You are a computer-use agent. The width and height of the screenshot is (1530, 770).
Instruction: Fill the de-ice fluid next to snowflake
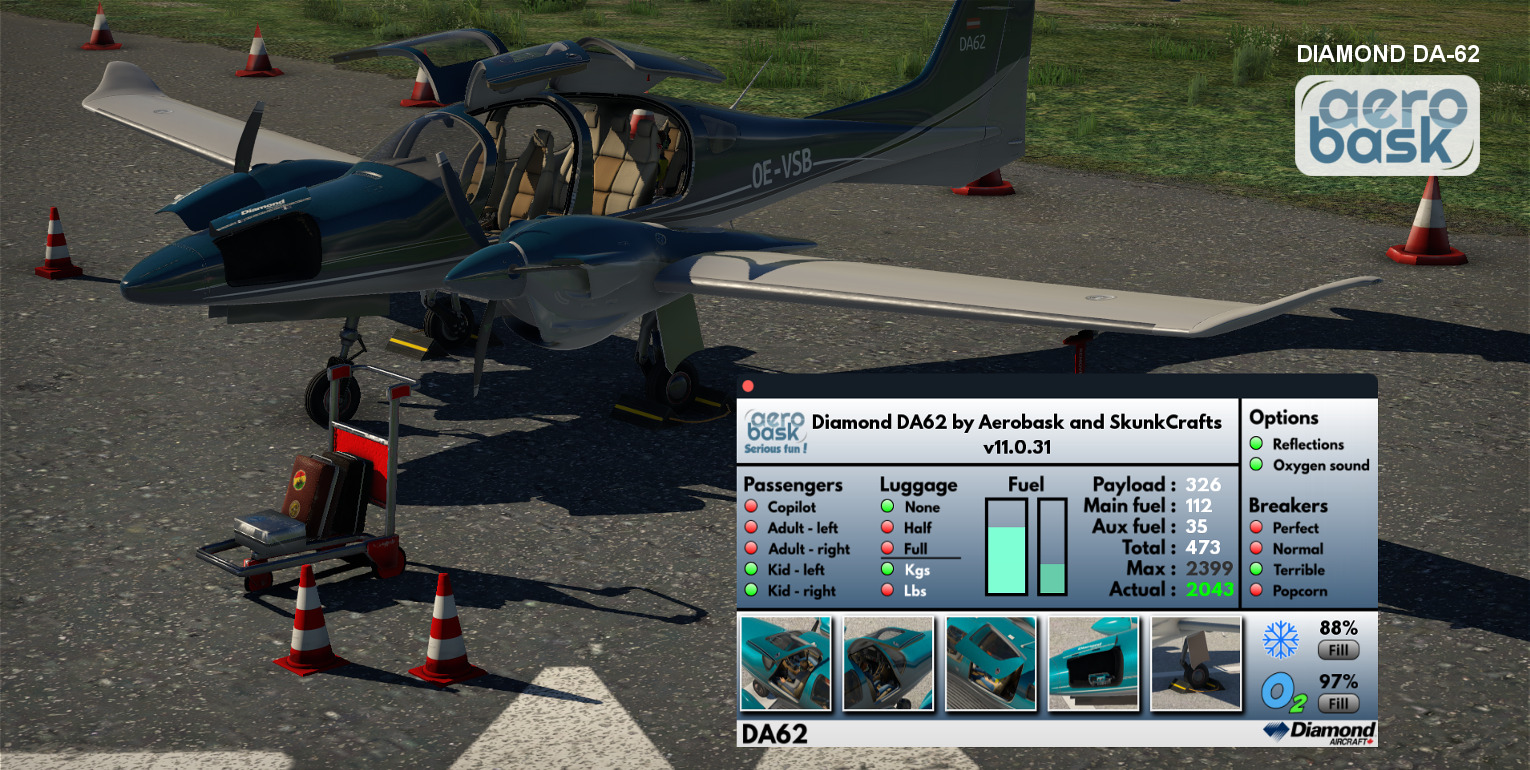pyautogui.click(x=1338, y=651)
